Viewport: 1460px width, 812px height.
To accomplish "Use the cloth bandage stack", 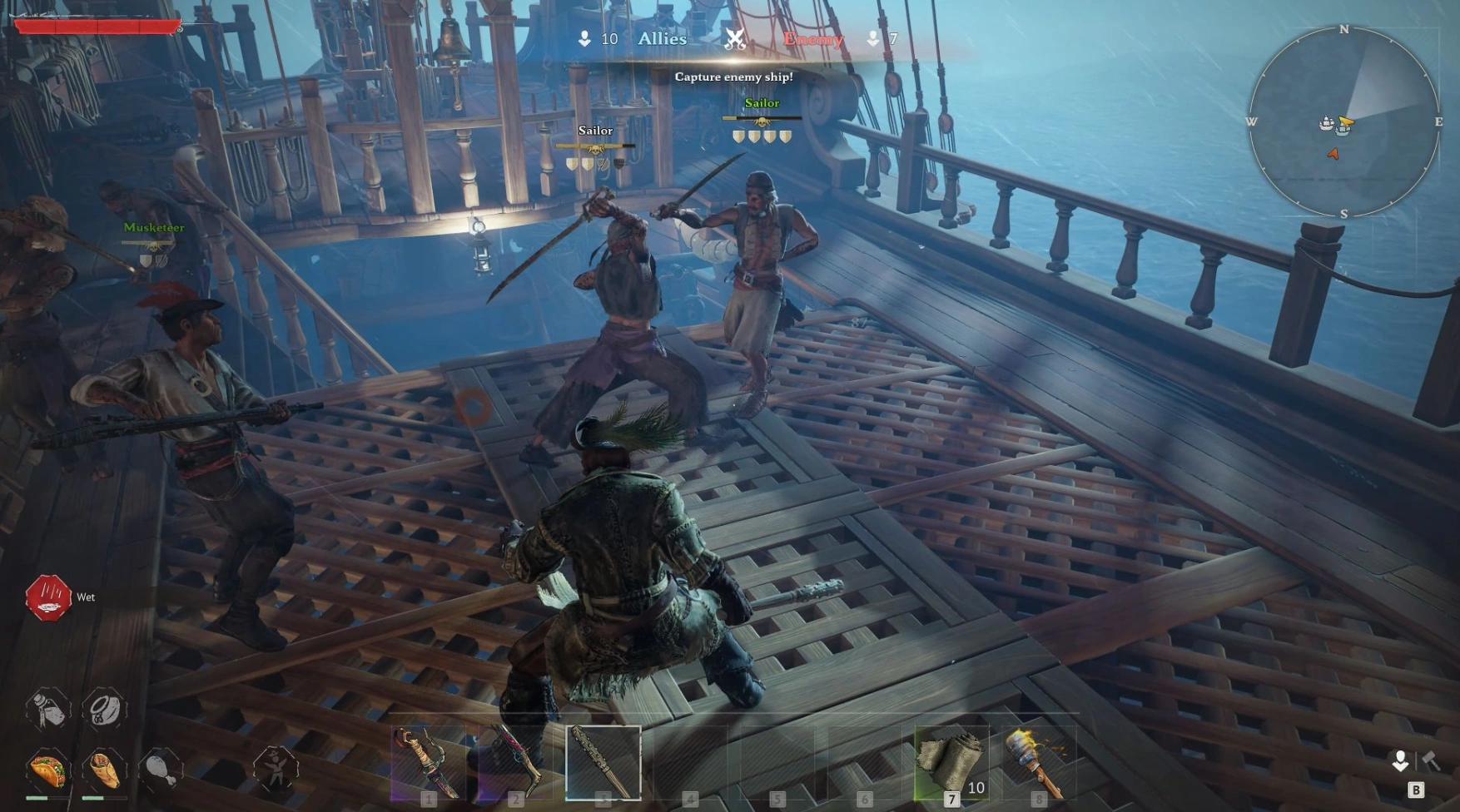I will pos(951,763).
